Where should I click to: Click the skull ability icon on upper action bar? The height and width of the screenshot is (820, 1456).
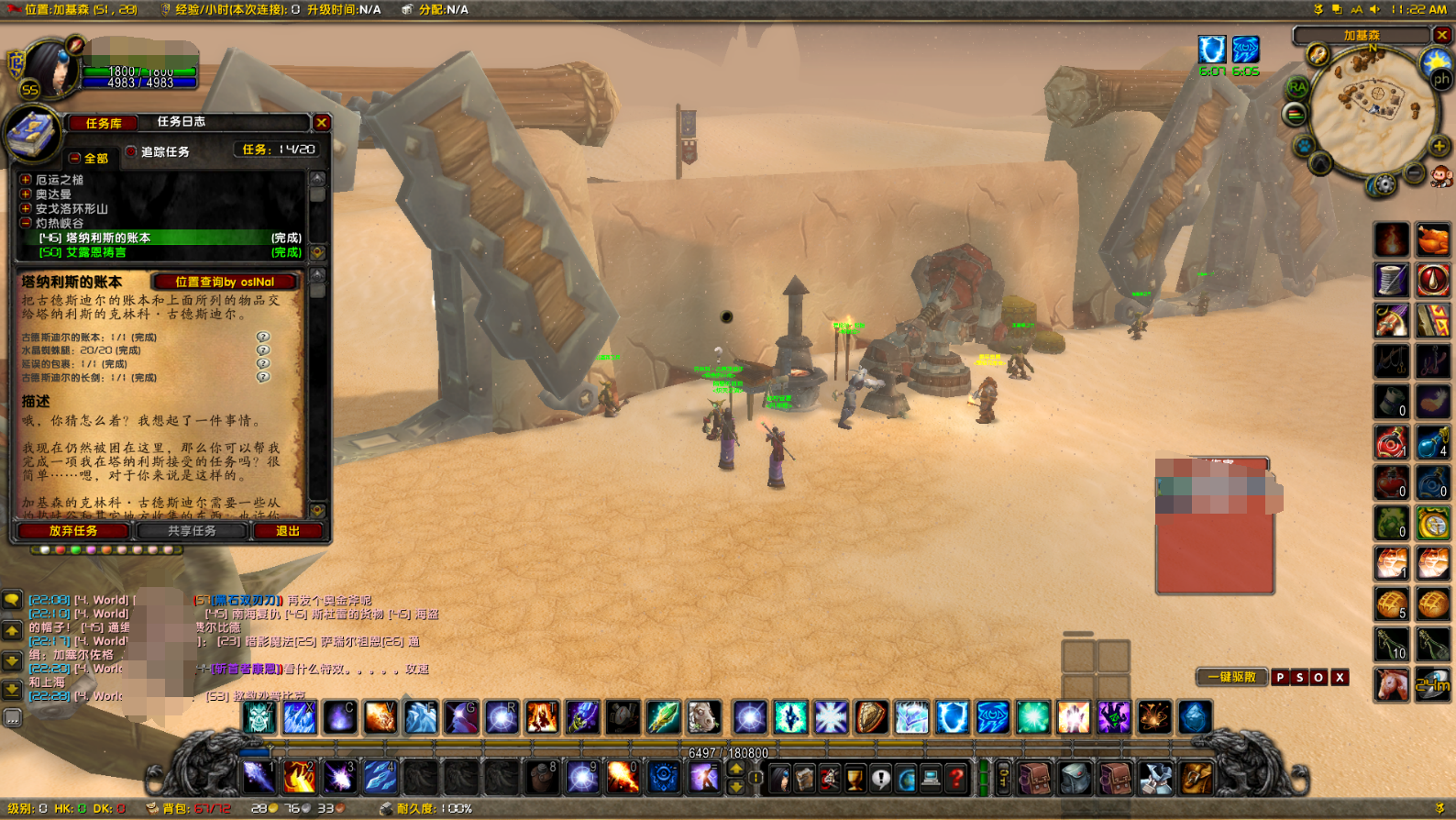coord(259,717)
